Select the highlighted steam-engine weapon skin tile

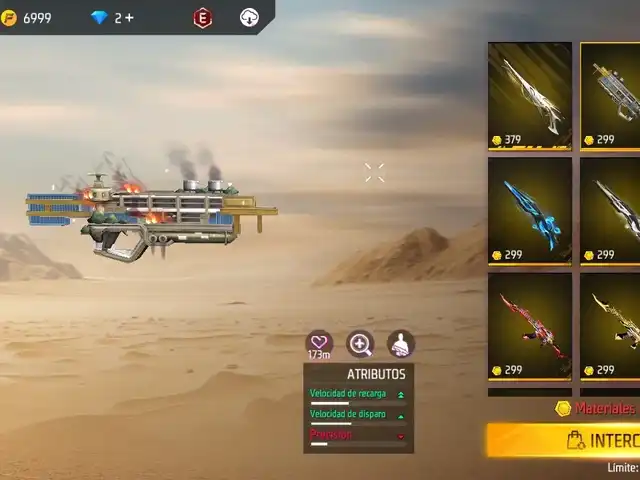coord(612,96)
